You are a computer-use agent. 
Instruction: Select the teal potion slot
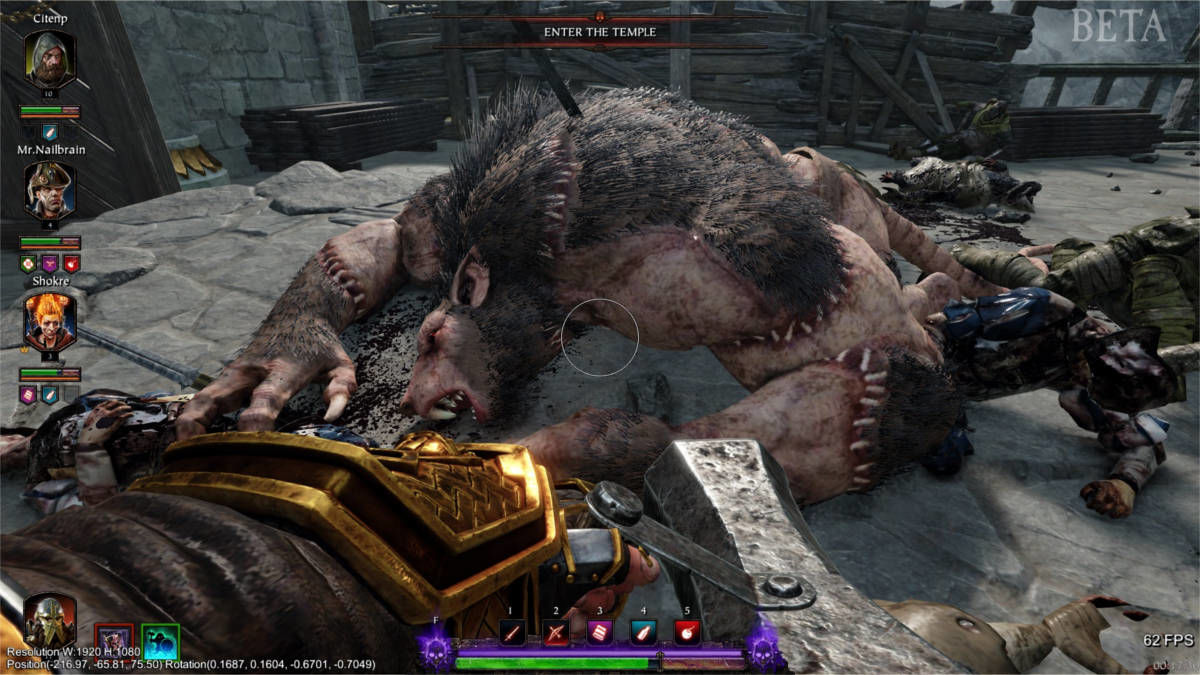pos(643,632)
